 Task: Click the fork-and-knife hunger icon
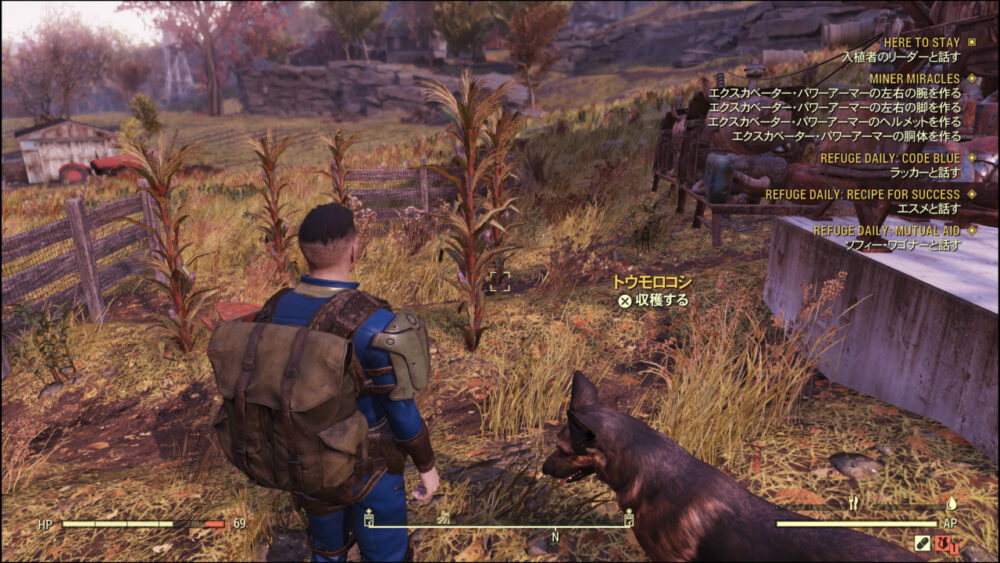[853, 504]
